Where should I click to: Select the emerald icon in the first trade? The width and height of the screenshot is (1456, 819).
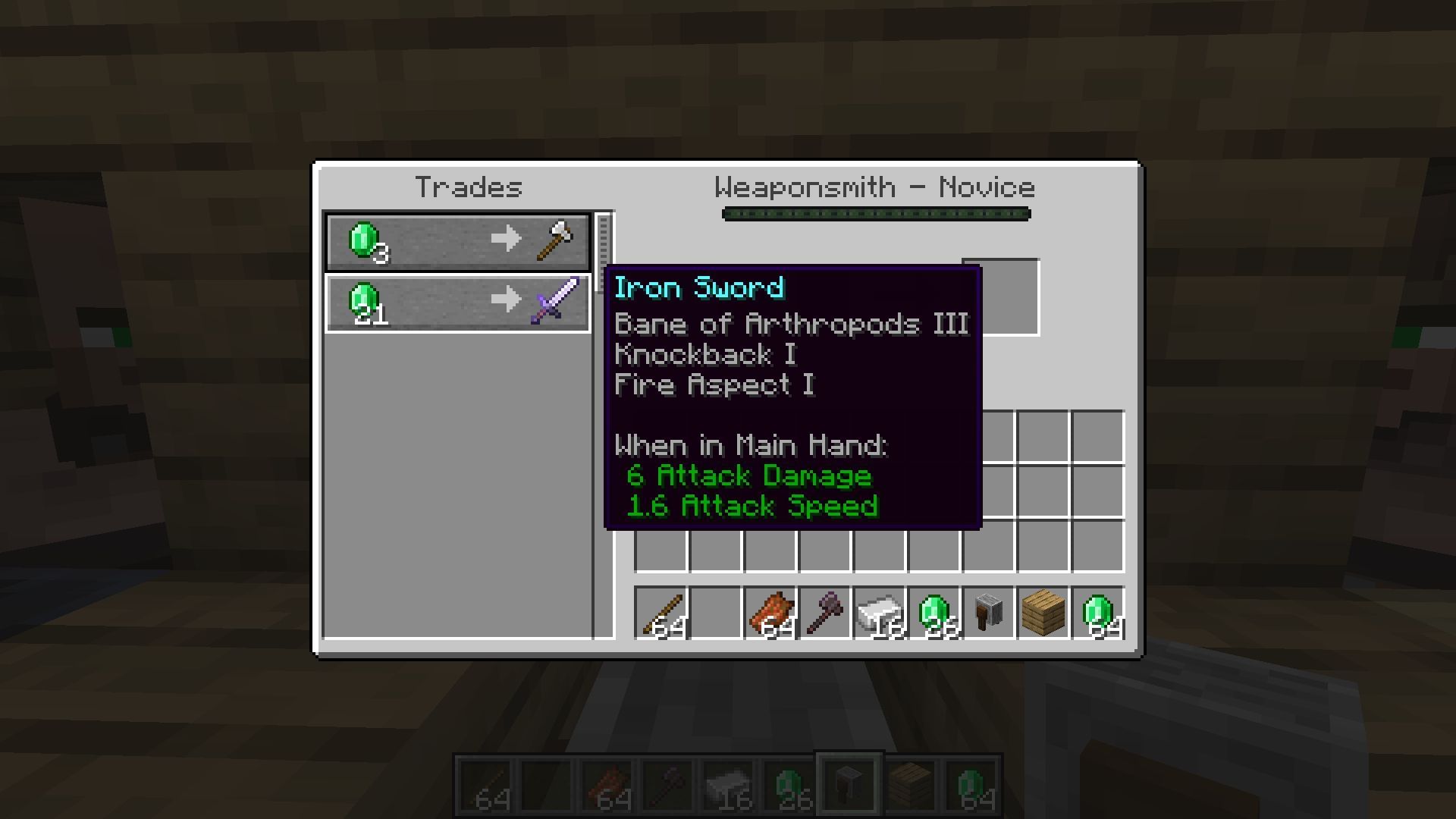(x=364, y=238)
